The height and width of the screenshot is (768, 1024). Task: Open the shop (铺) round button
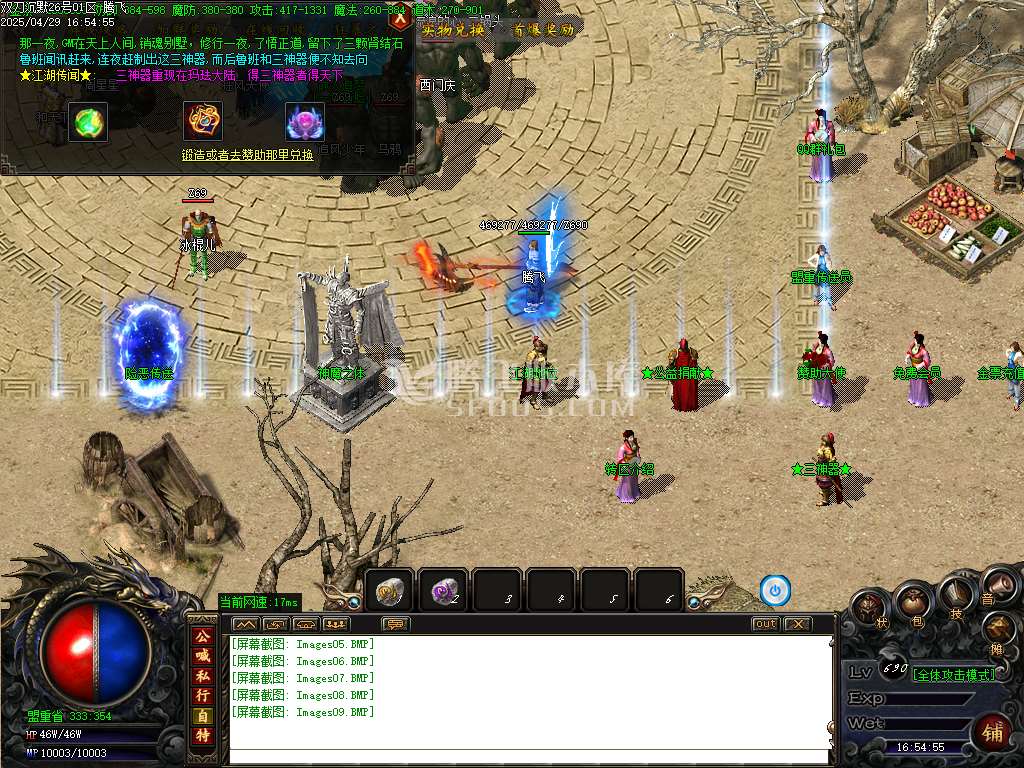pos(992,732)
